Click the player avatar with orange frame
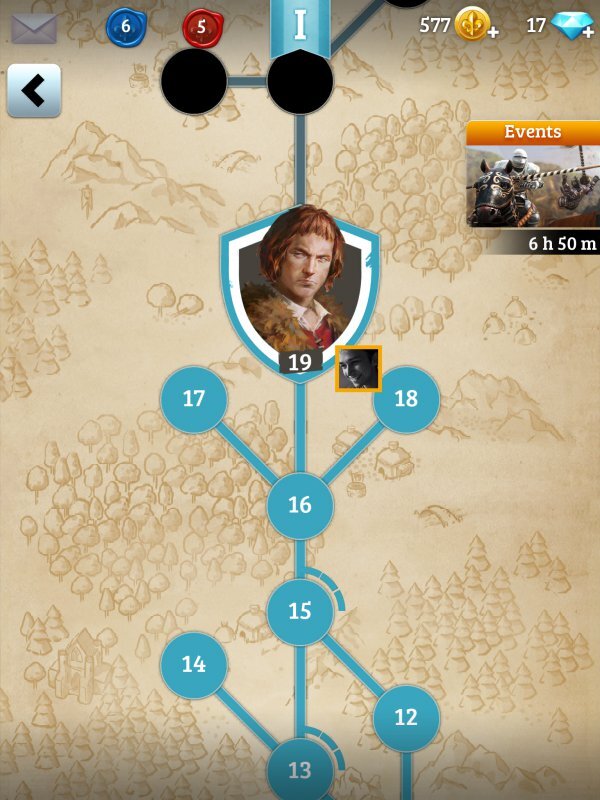This screenshot has height=800, width=600. coord(358,369)
